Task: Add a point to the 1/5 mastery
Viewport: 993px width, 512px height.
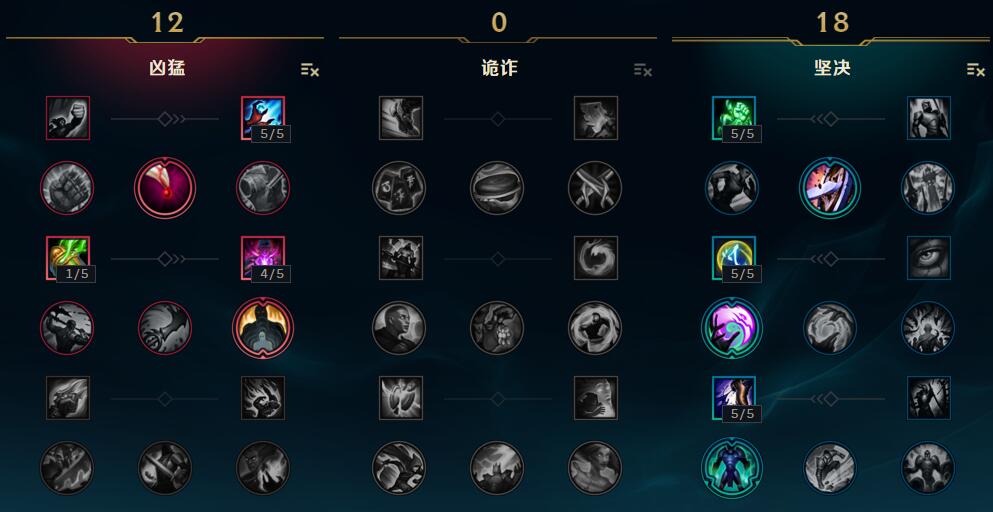Action: [67, 258]
